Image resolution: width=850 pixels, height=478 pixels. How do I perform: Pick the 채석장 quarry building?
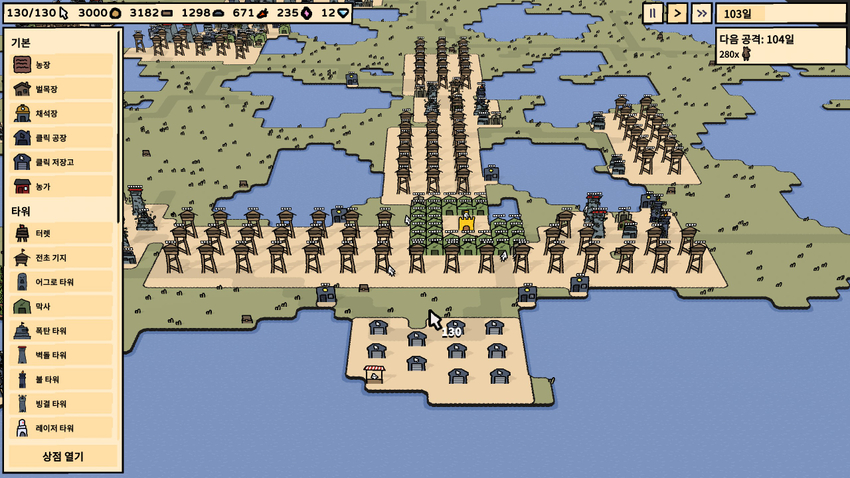pyautogui.click(x=60, y=113)
